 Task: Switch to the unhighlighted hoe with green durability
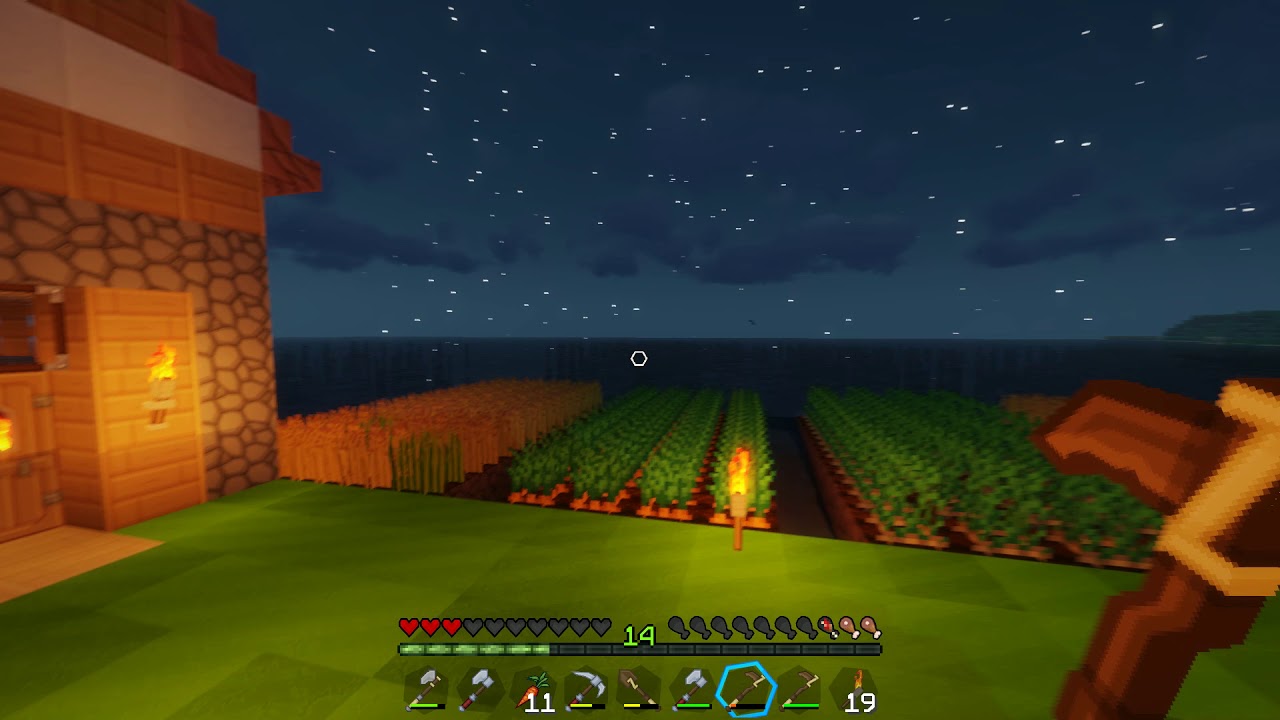coord(800,689)
